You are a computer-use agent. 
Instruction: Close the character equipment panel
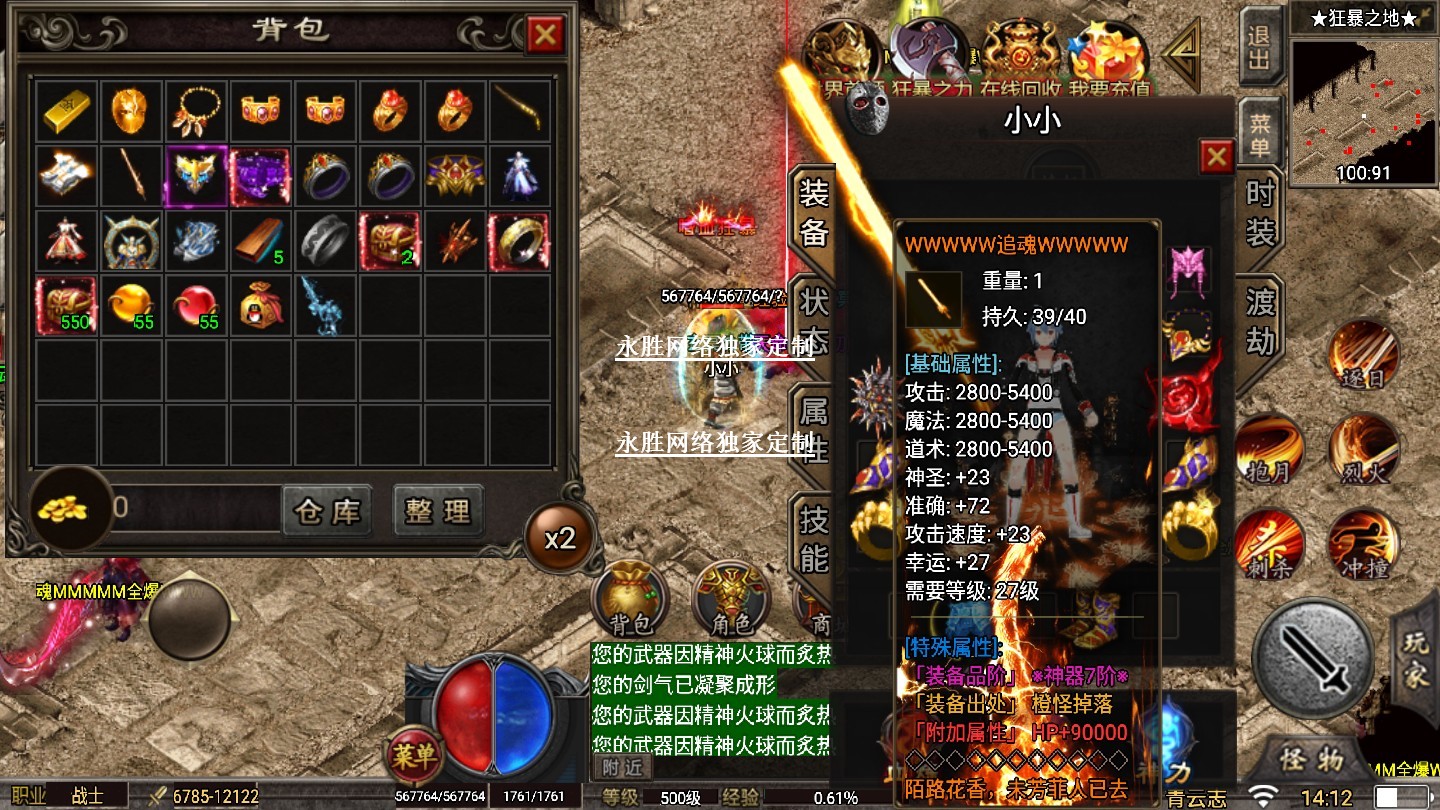coord(1216,156)
